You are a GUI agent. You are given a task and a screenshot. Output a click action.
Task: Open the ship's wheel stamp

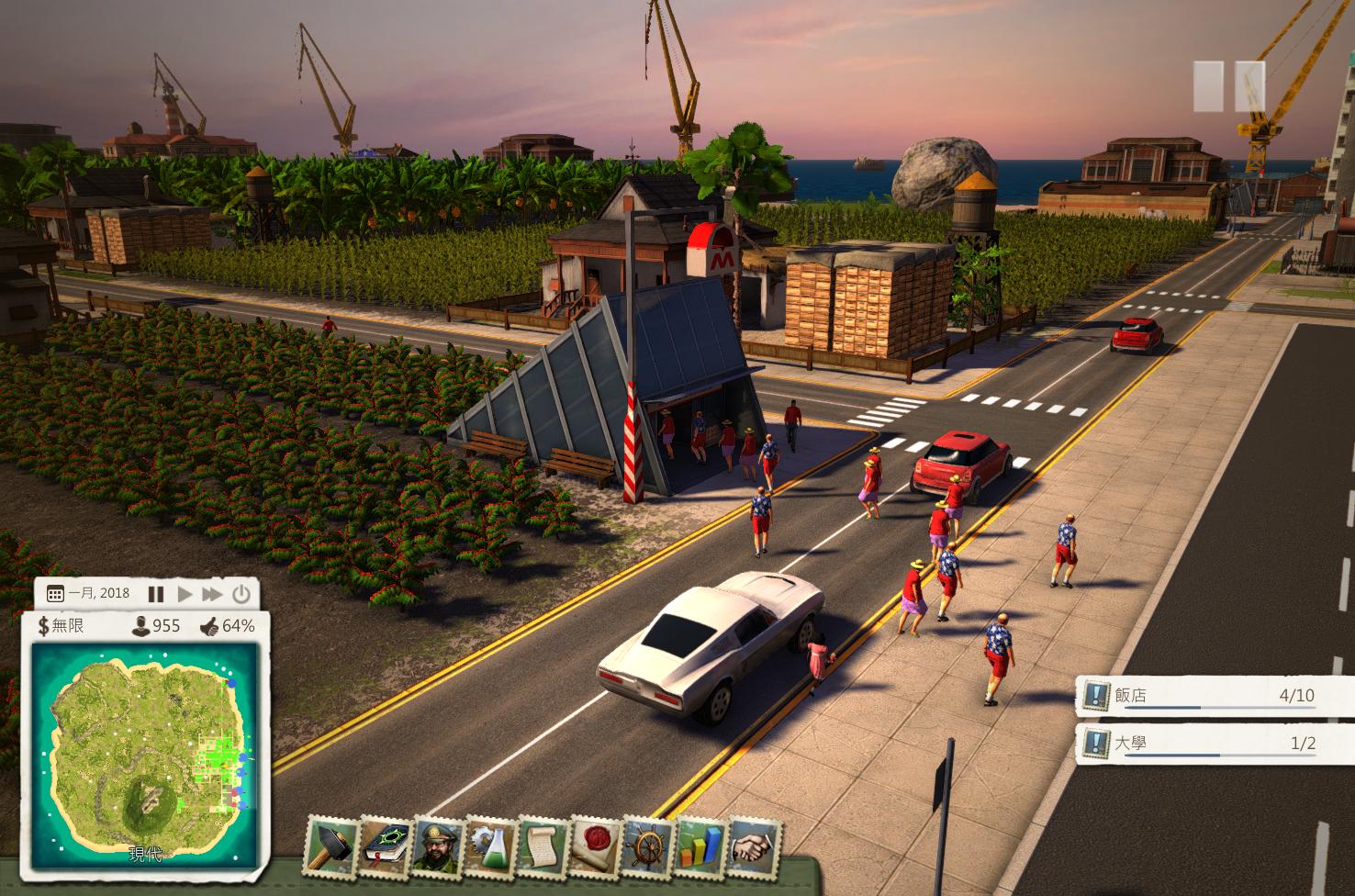(x=647, y=846)
